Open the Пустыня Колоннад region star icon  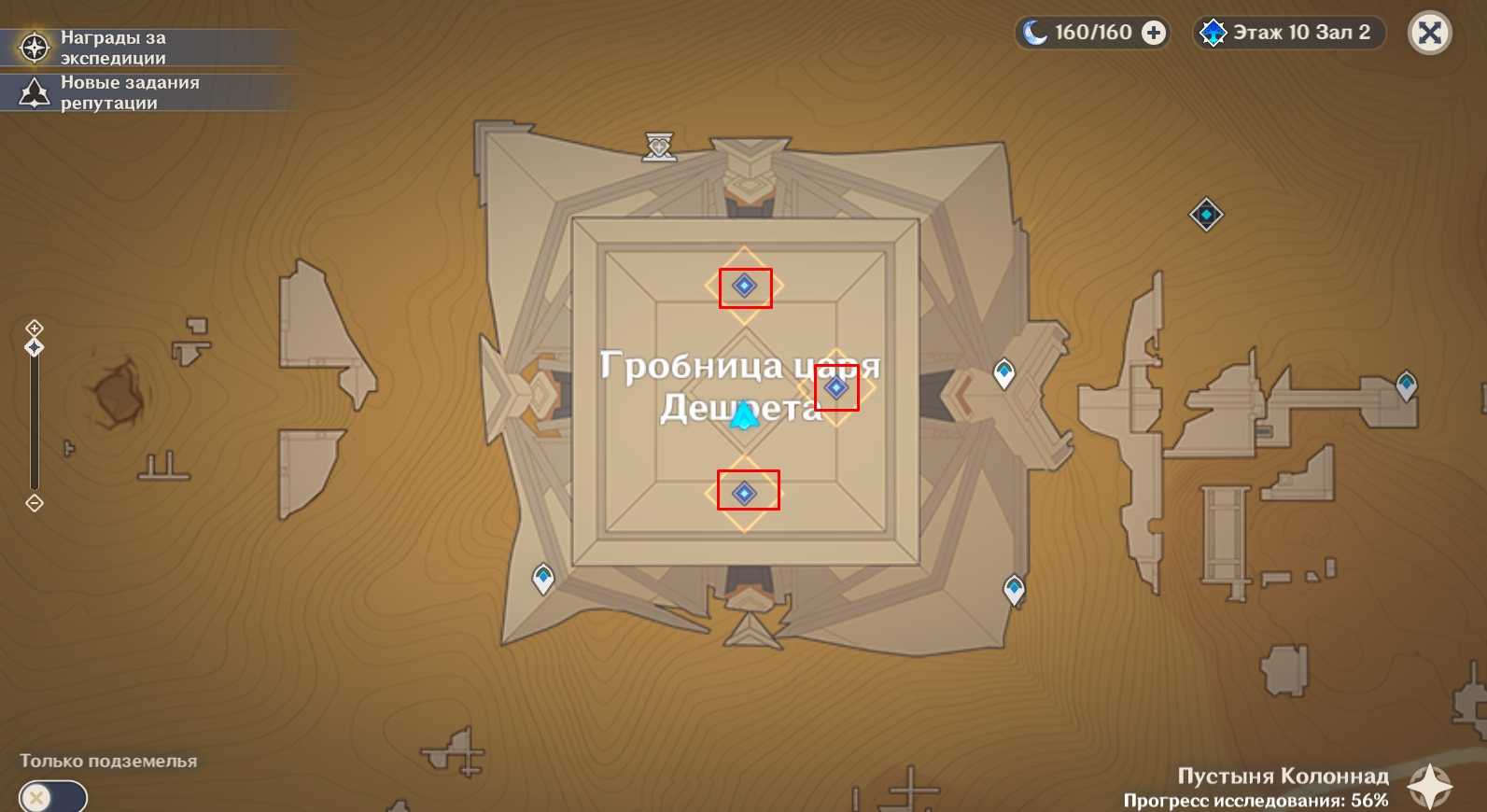(x=1429, y=786)
